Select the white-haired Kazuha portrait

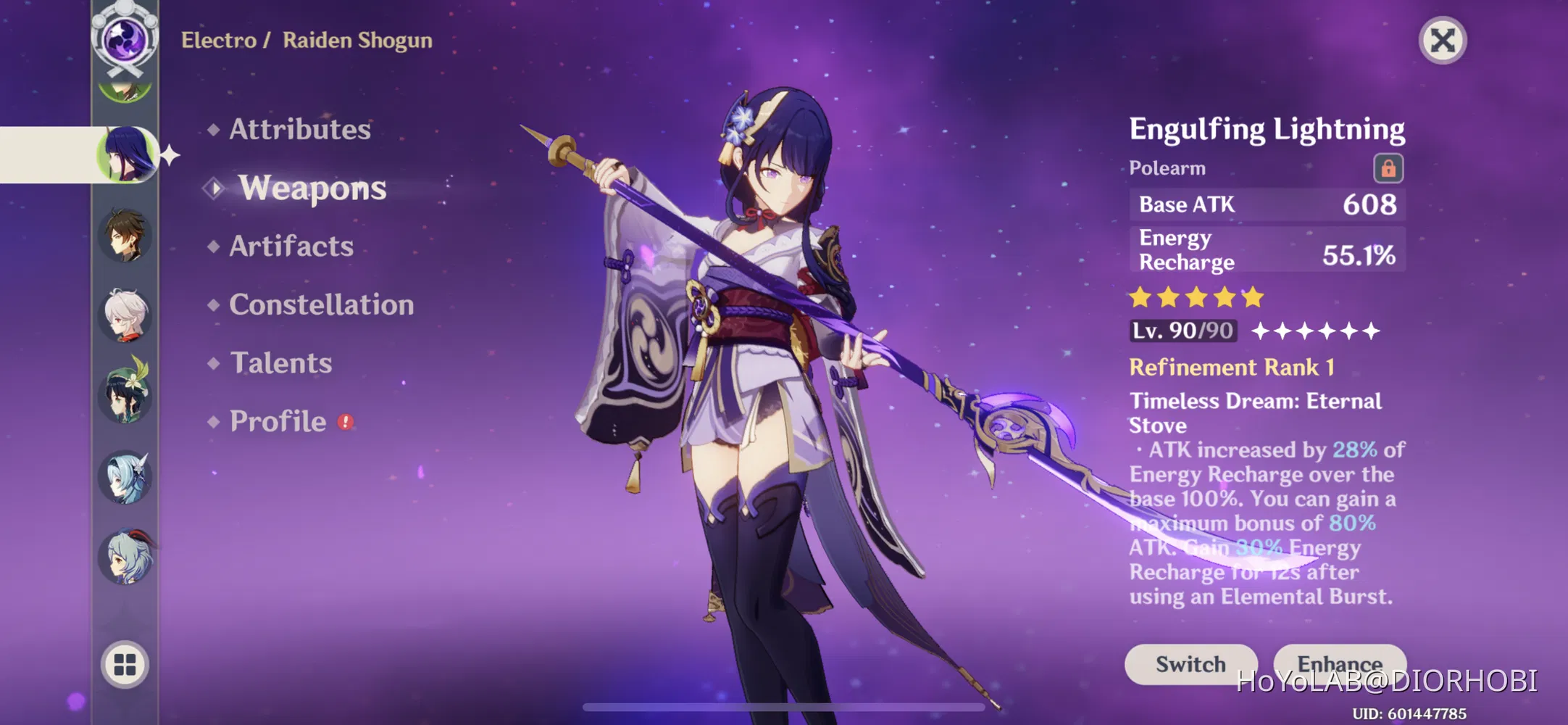tap(125, 315)
